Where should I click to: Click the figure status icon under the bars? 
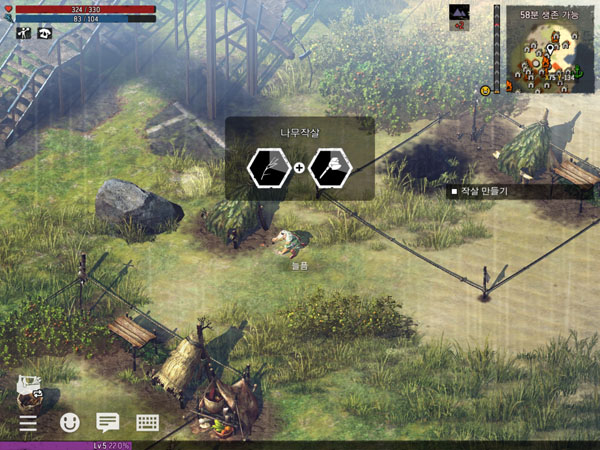24,33
